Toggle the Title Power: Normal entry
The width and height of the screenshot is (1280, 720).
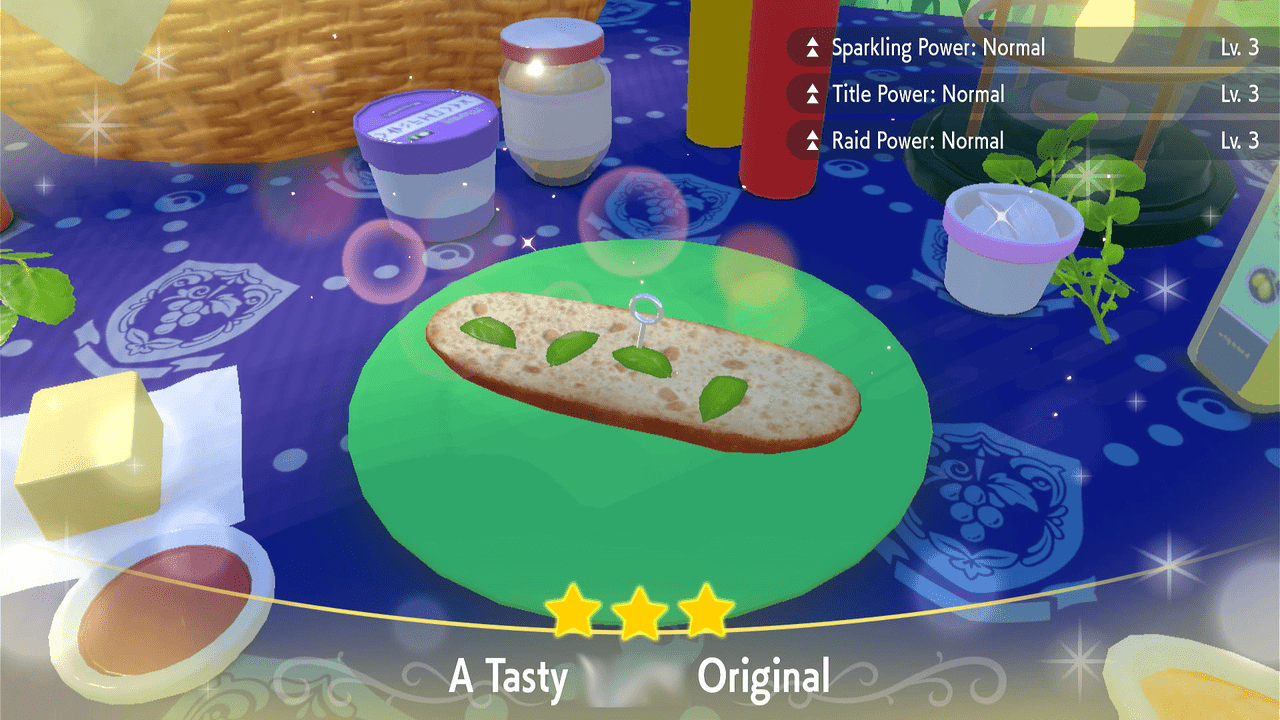[918, 94]
